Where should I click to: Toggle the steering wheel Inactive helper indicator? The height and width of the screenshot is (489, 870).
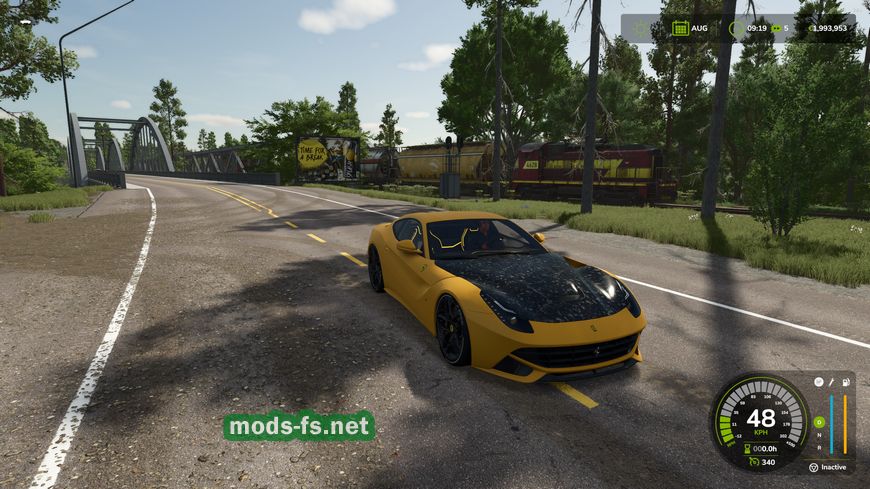pyautogui.click(x=813, y=467)
